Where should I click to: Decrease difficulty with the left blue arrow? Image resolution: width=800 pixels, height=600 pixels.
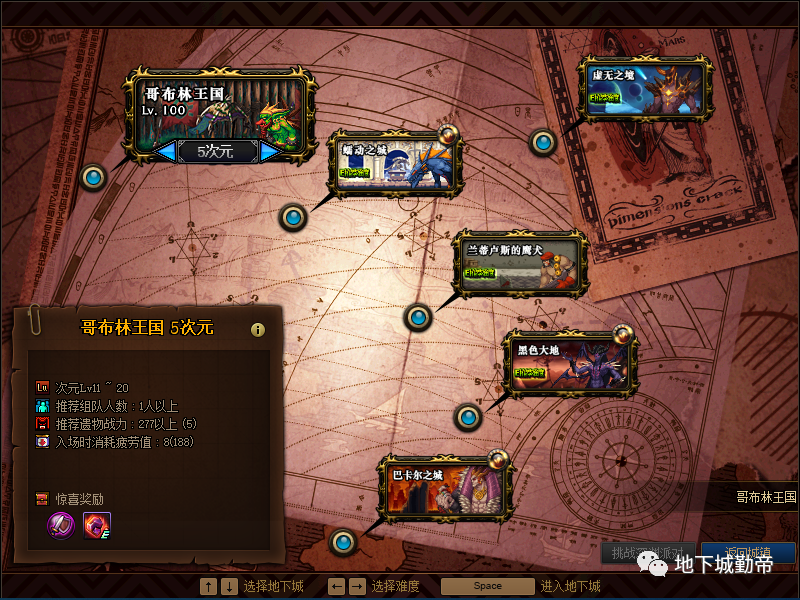[x=167, y=151]
